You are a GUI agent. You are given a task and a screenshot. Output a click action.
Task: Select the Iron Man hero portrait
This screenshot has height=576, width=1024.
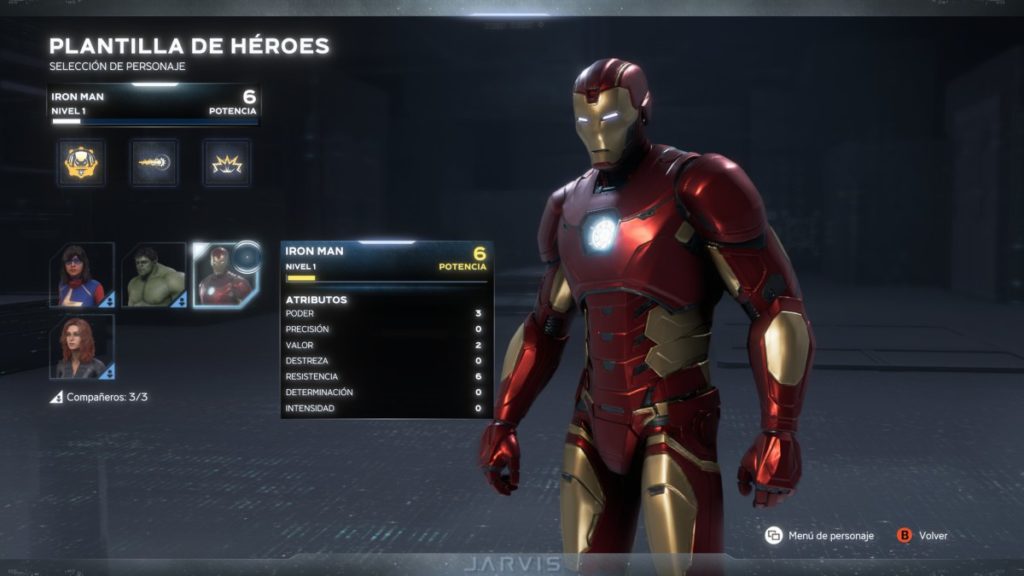click(225, 275)
